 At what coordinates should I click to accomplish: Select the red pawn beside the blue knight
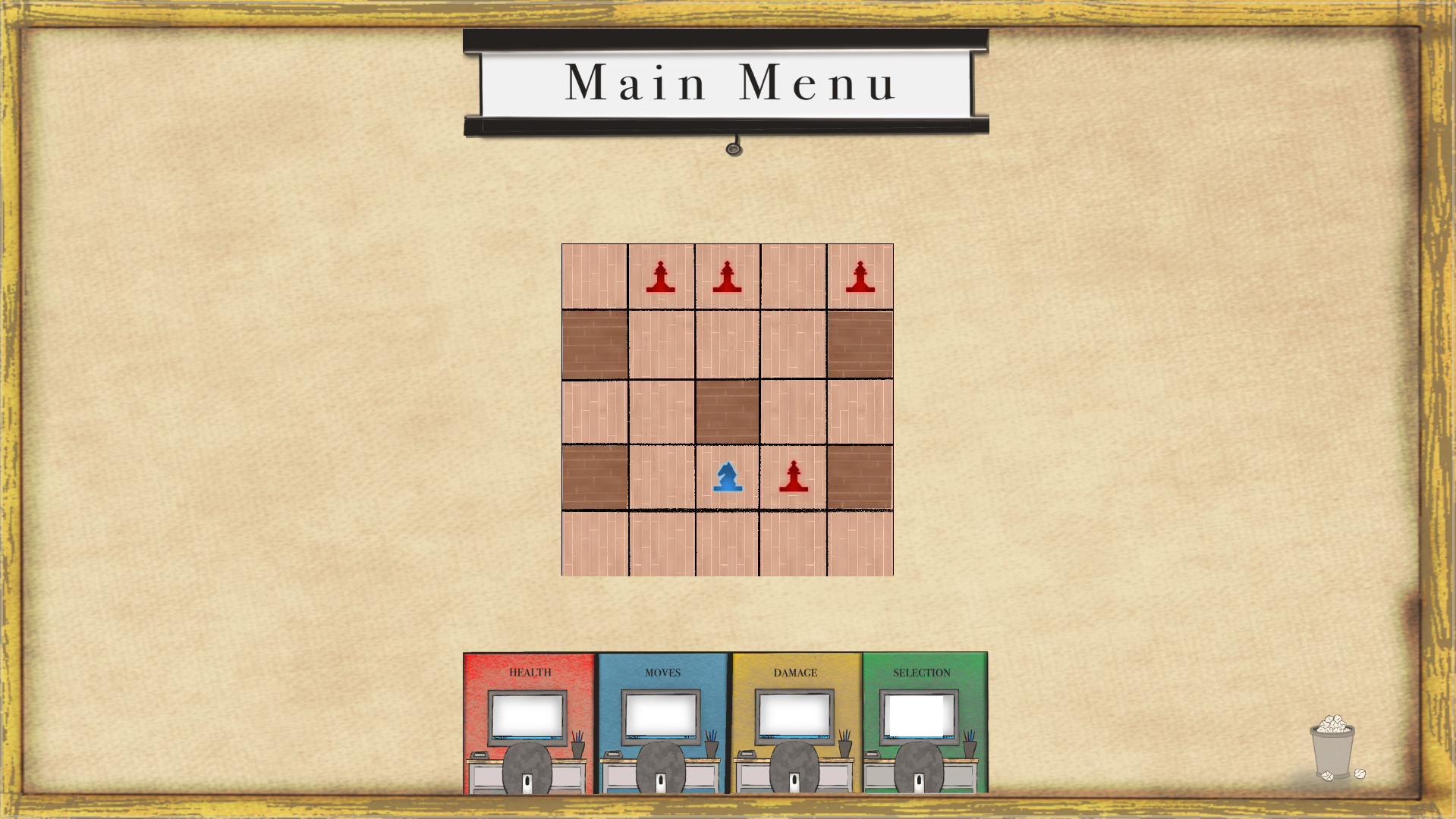(x=792, y=477)
